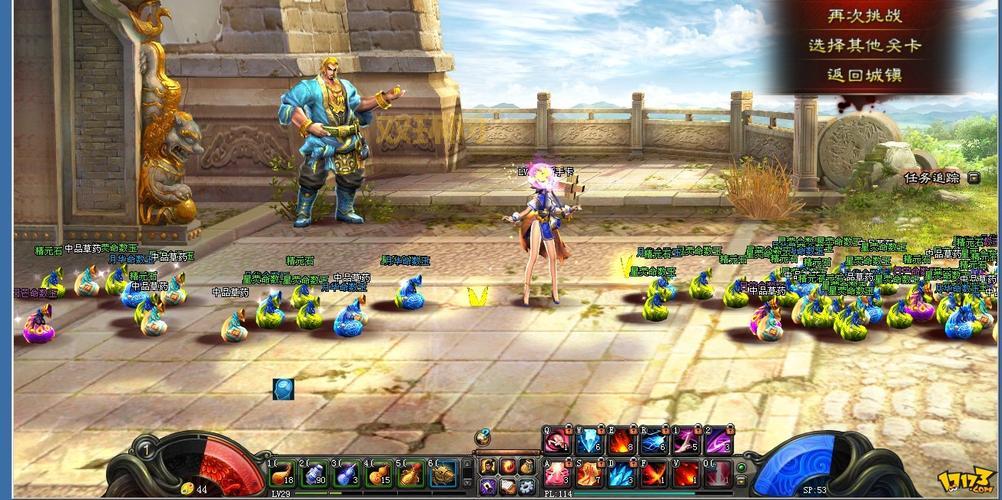1002x500 pixels.
Task: Cast the D ice shards skill
Action: (621, 473)
